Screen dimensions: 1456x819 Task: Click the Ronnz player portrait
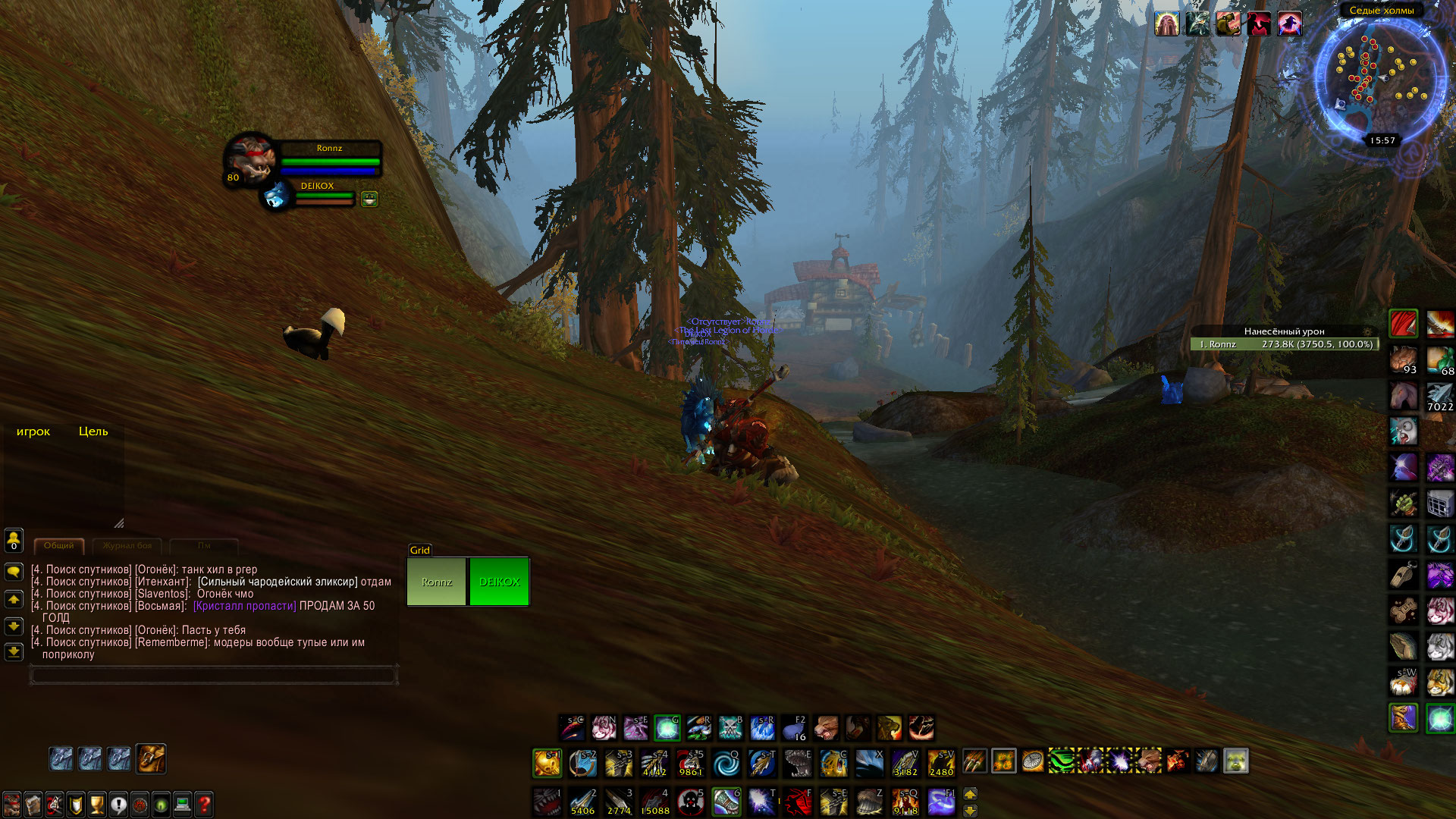click(x=249, y=159)
